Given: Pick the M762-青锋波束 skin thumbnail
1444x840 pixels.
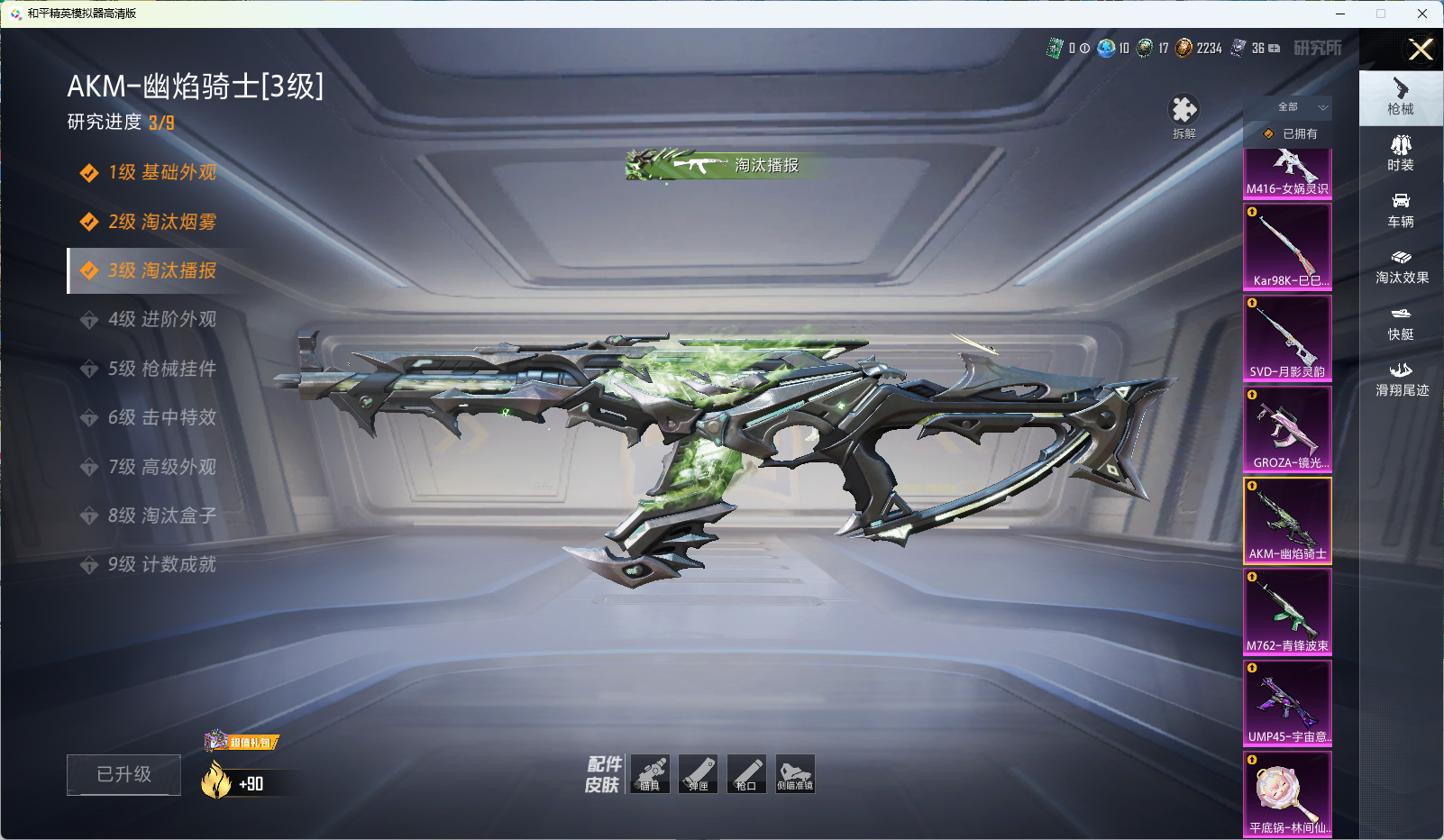Looking at the screenshot, I should 1287,612.
